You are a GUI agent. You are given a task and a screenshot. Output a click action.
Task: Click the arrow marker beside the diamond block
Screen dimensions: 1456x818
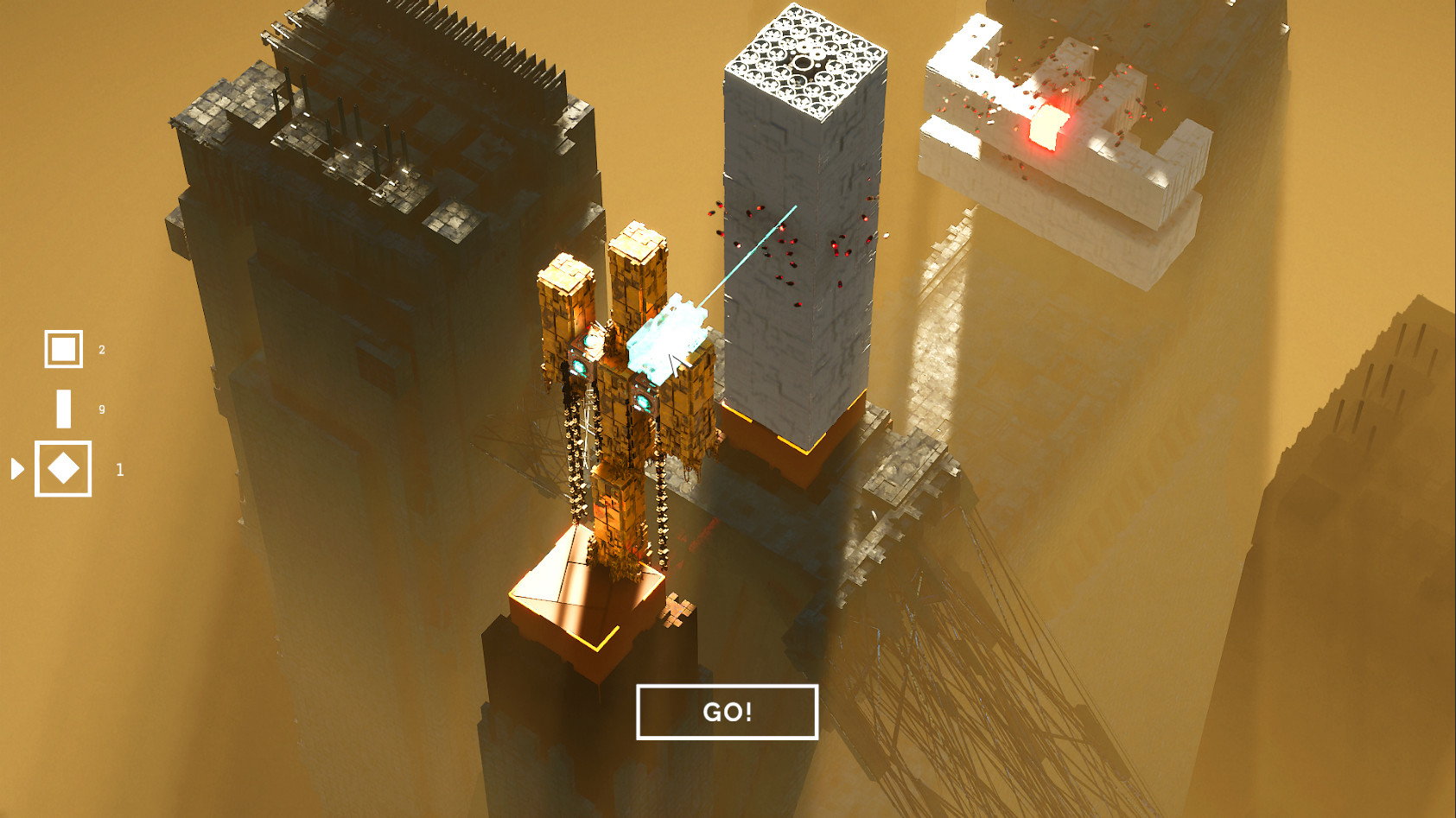[x=17, y=471]
